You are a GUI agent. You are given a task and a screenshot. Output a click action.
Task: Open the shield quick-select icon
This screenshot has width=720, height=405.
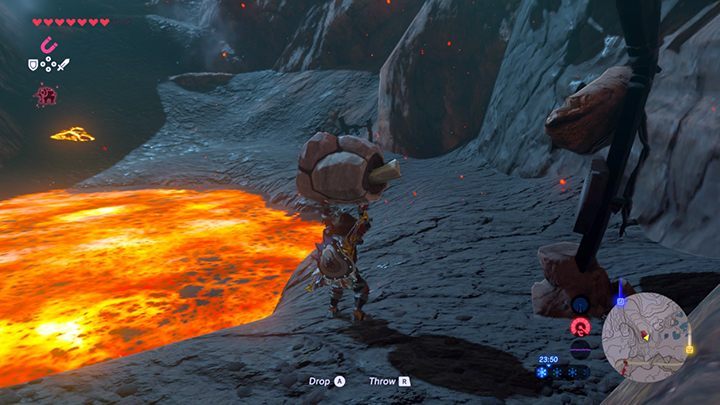pos(33,65)
